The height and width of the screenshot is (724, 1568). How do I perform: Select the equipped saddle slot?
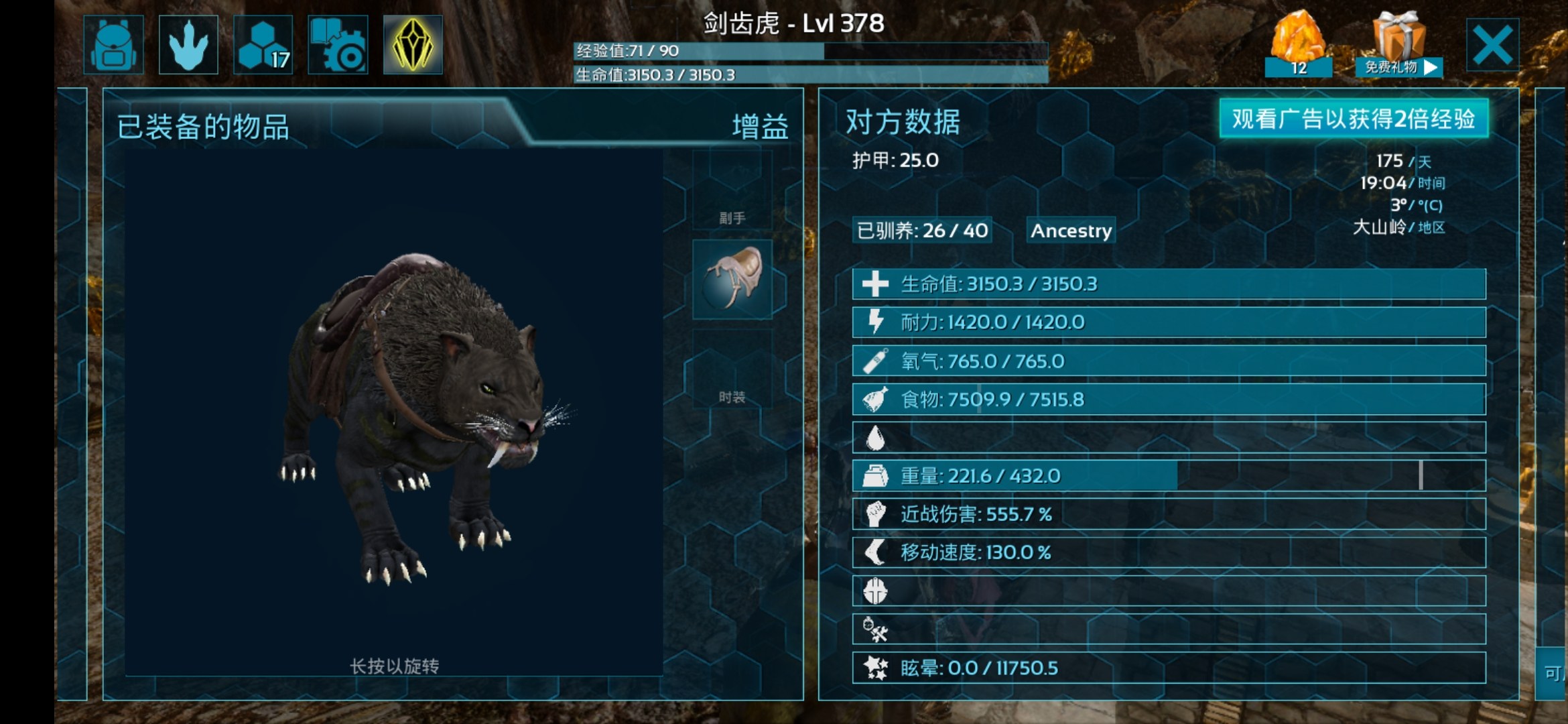pos(732,279)
